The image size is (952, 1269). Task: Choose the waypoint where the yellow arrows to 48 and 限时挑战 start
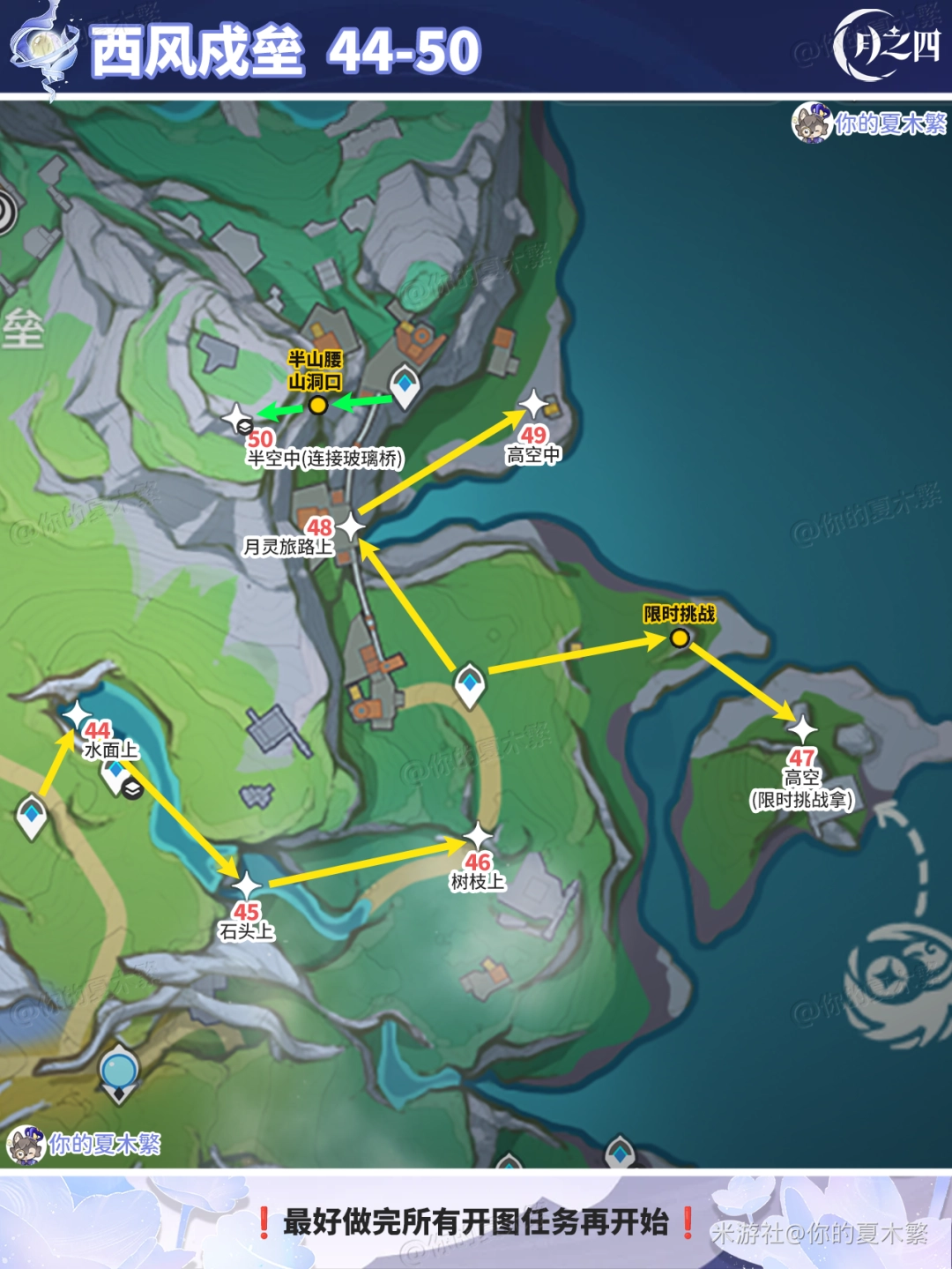coord(470,683)
